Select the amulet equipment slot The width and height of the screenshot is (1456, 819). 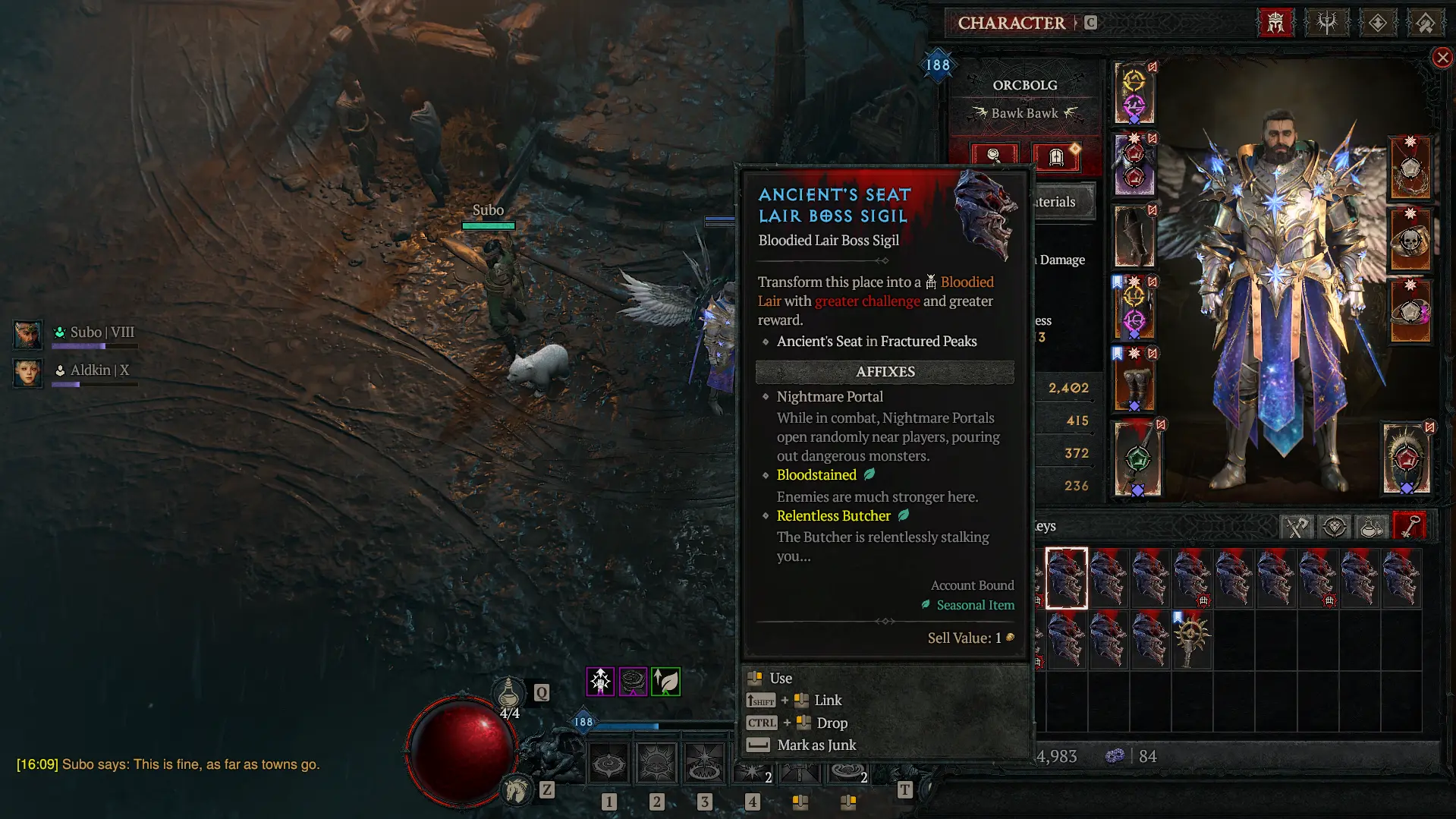(1410, 169)
